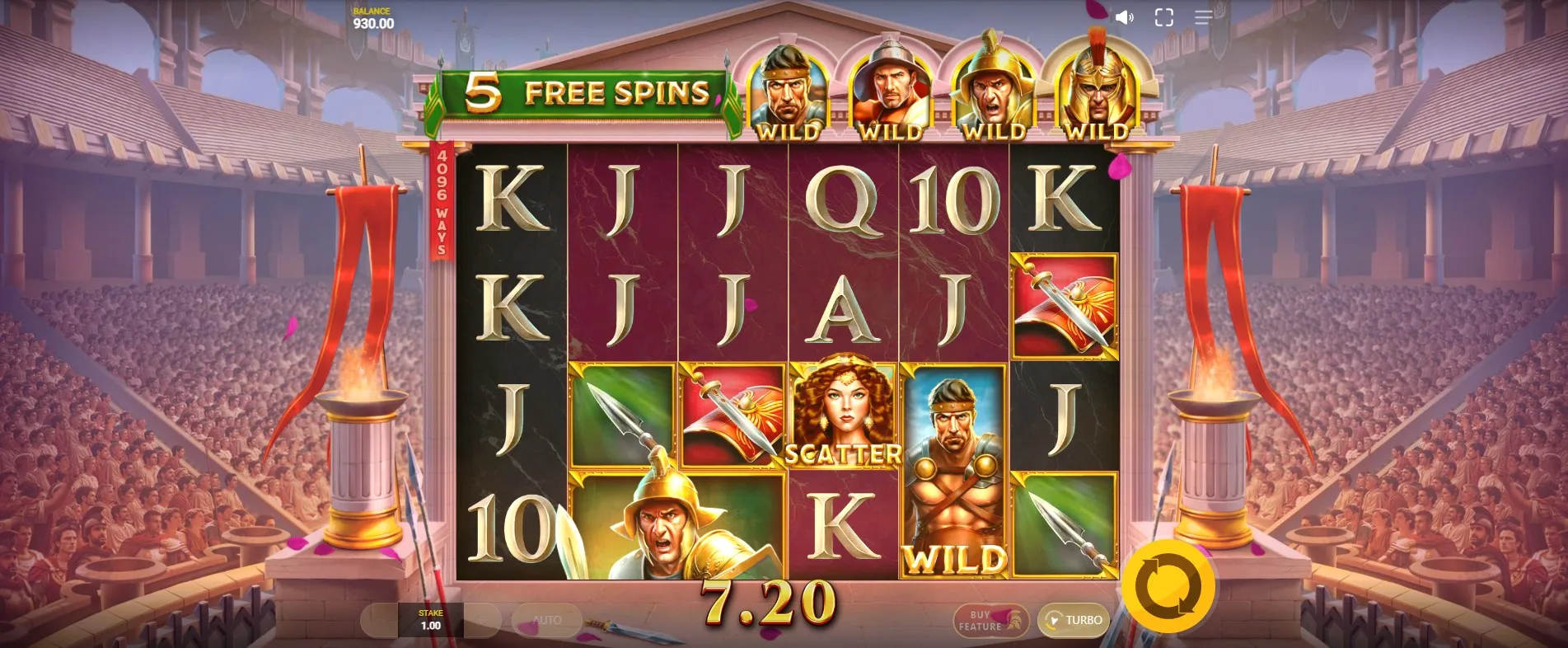Image resolution: width=1568 pixels, height=648 pixels.
Task: Click the yellow spin button
Action: (1168, 587)
